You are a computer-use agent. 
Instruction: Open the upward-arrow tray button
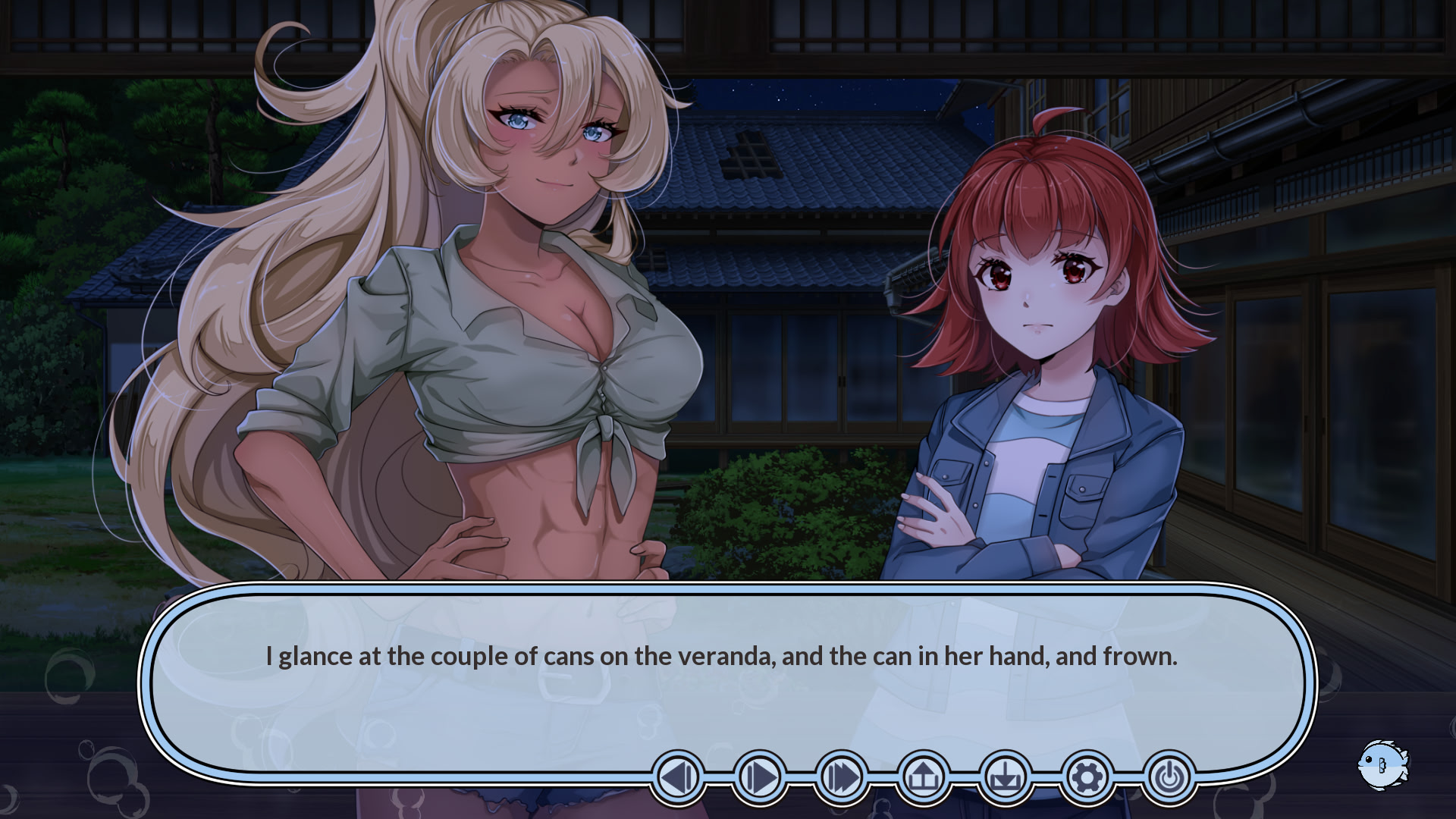[924, 777]
